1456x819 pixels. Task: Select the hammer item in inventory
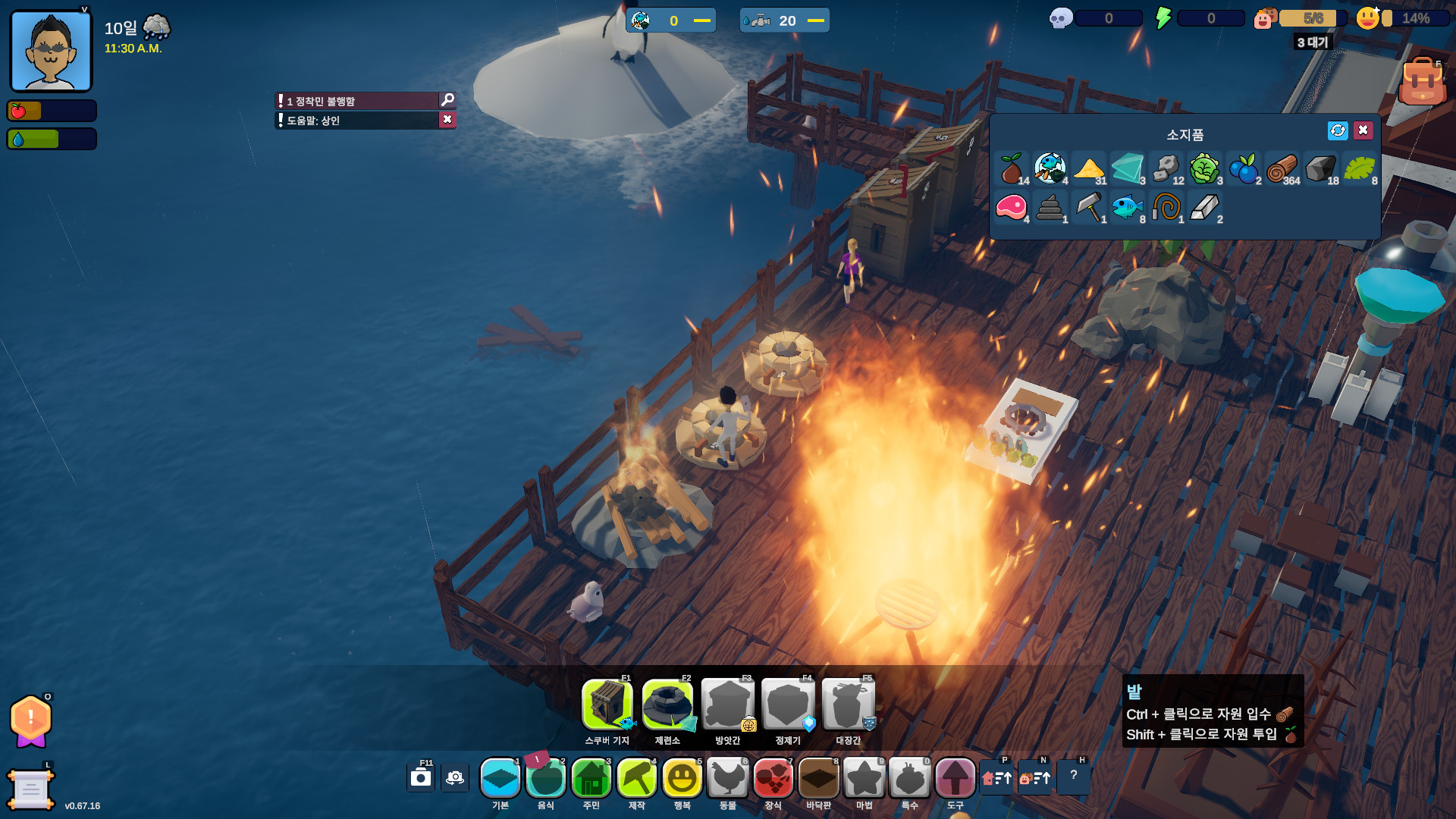[1089, 207]
